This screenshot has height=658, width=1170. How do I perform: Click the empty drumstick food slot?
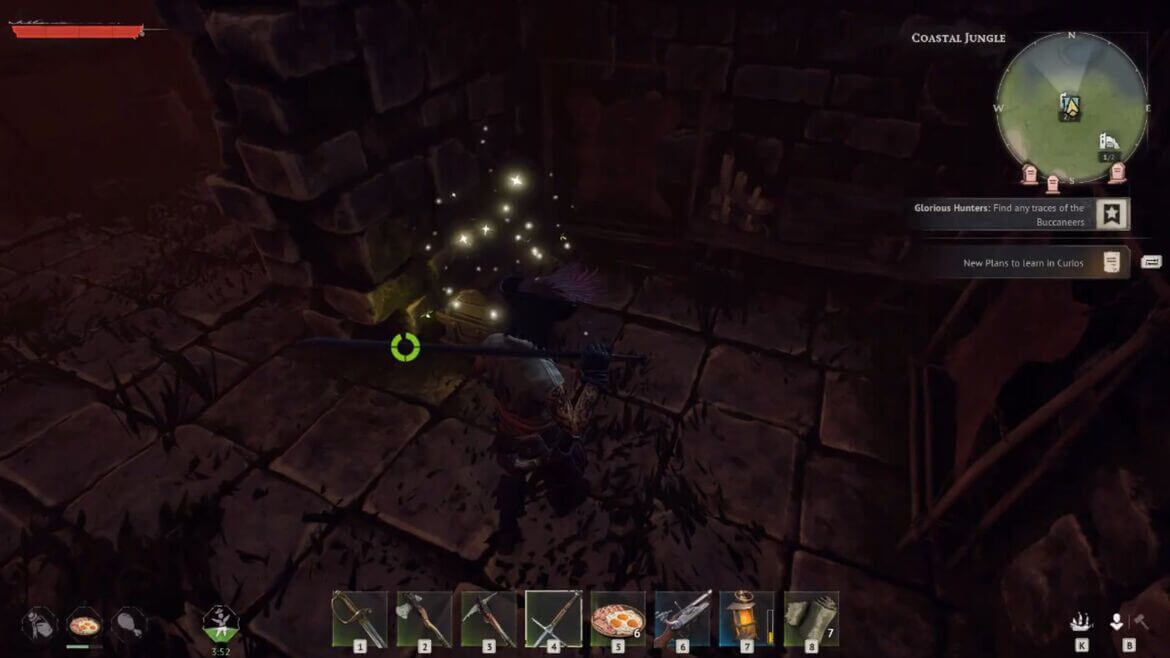click(x=129, y=624)
